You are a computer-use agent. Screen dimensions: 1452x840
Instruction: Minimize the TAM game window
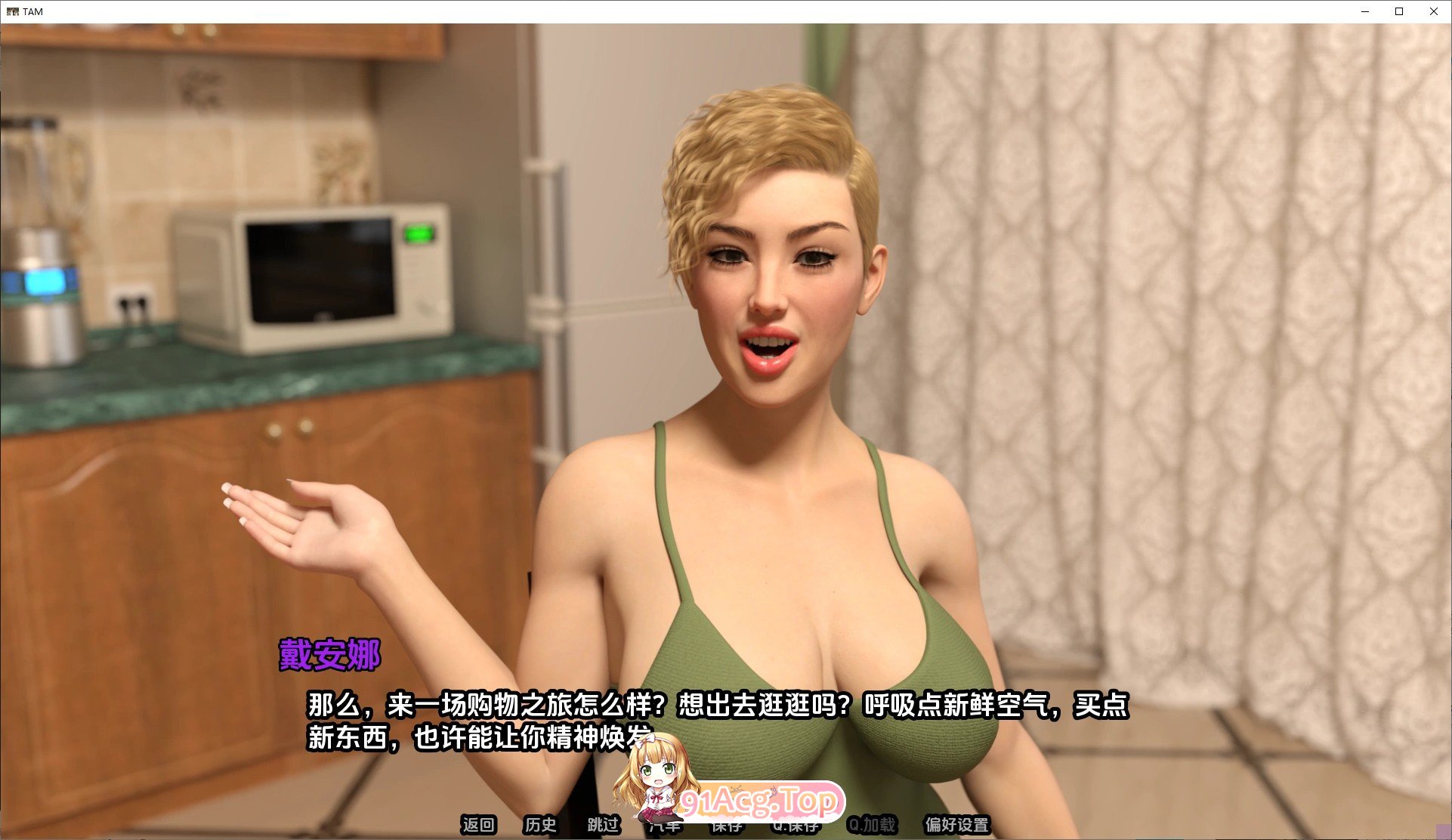coord(1364,11)
